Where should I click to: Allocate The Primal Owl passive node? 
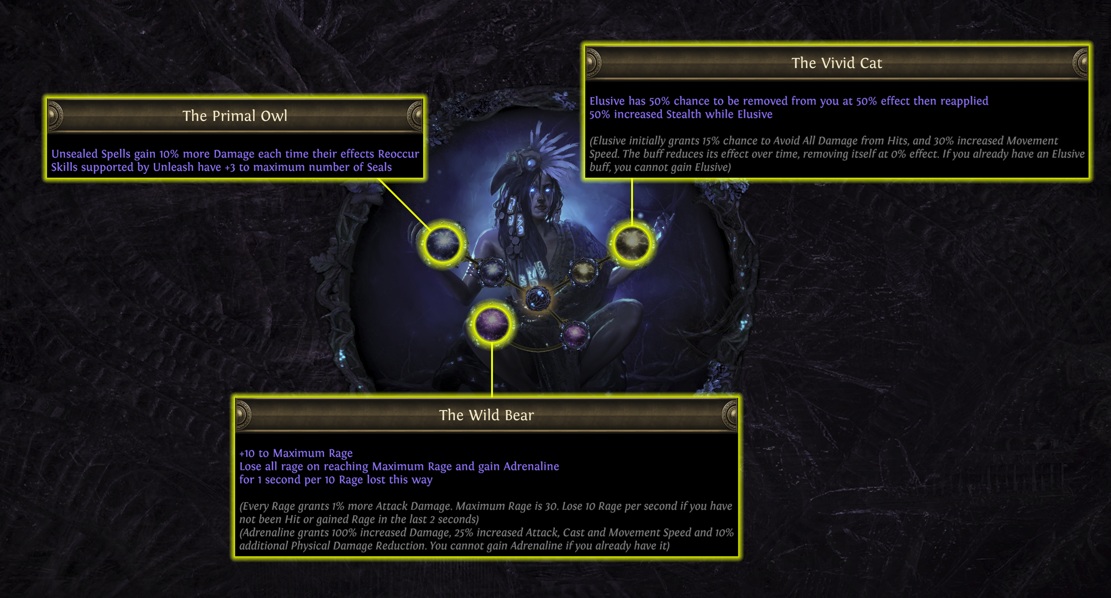point(443,242)
